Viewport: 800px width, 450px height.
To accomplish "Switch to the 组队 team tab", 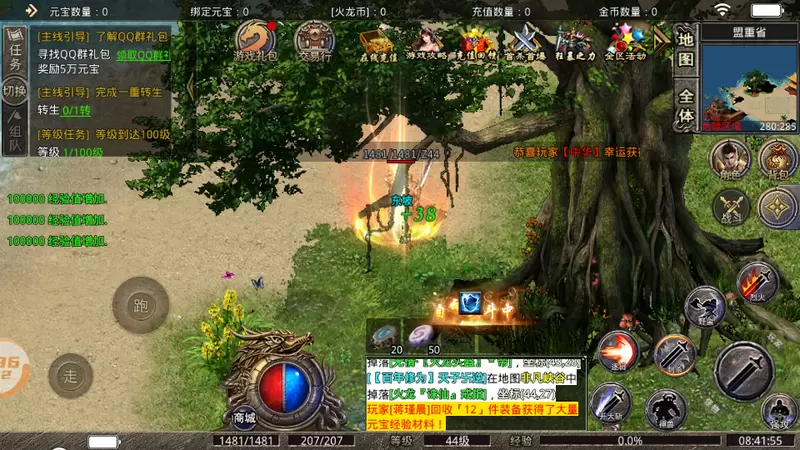I will (15, 137).
